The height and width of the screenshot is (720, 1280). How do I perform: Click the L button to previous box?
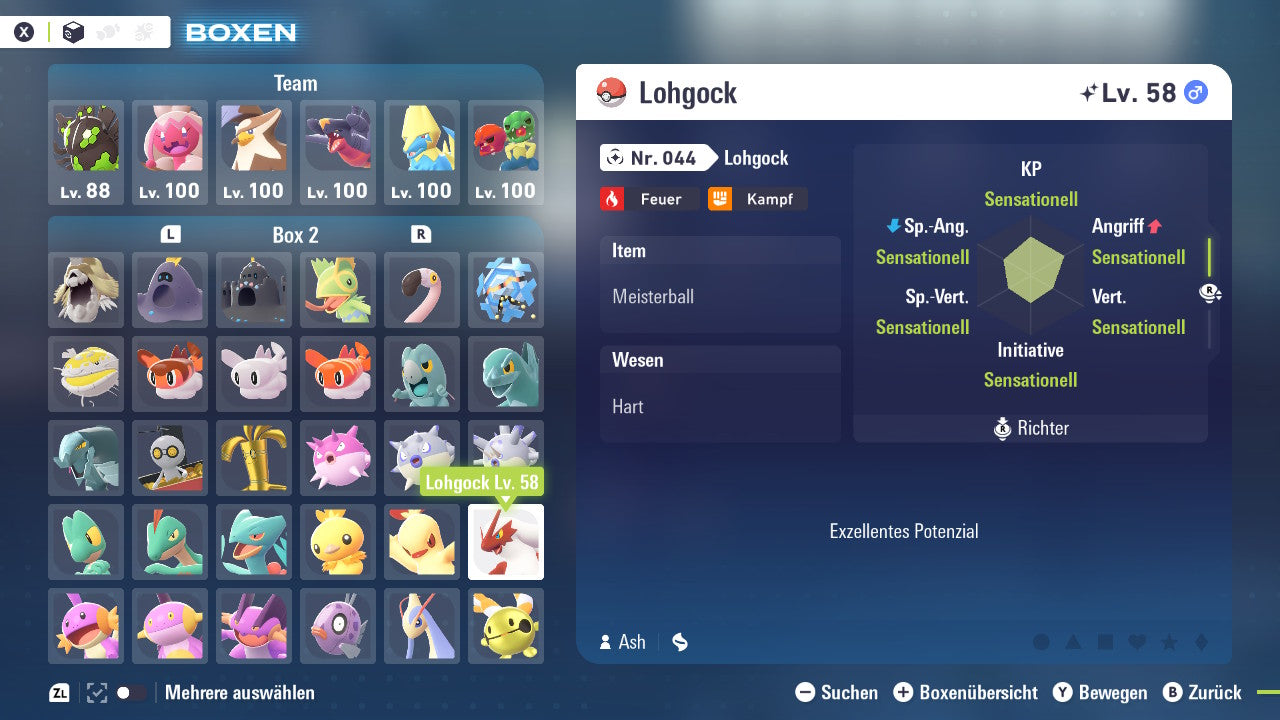(169, 235)
